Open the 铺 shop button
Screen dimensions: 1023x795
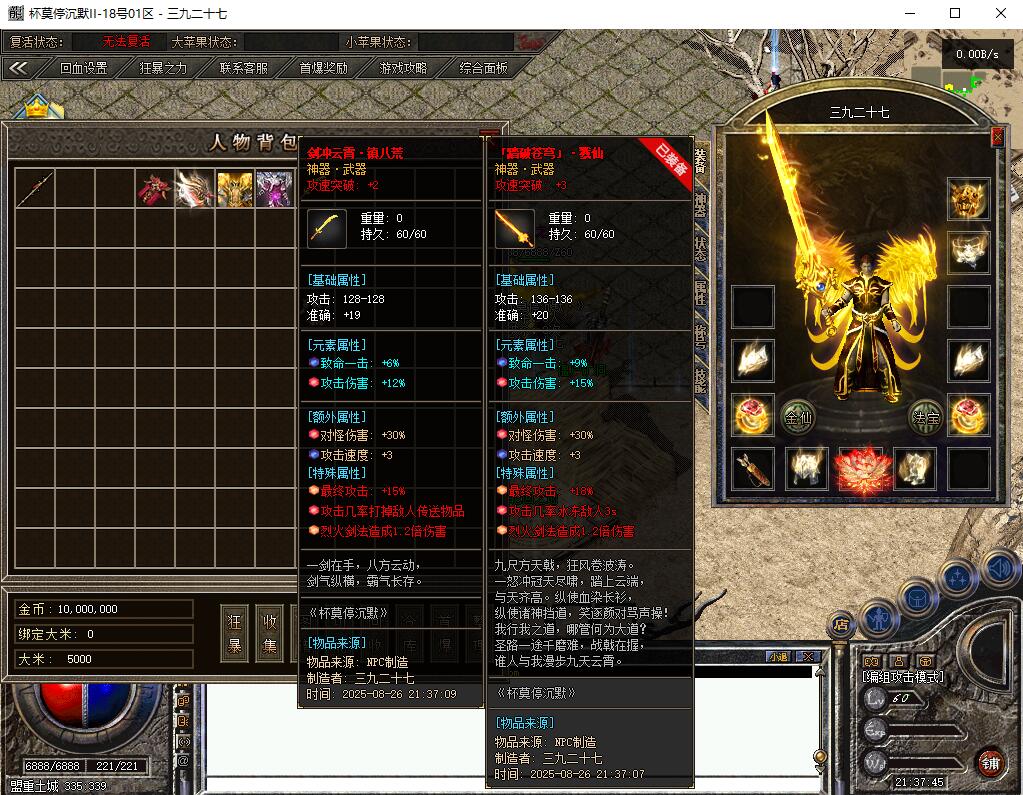click(990, 762)
